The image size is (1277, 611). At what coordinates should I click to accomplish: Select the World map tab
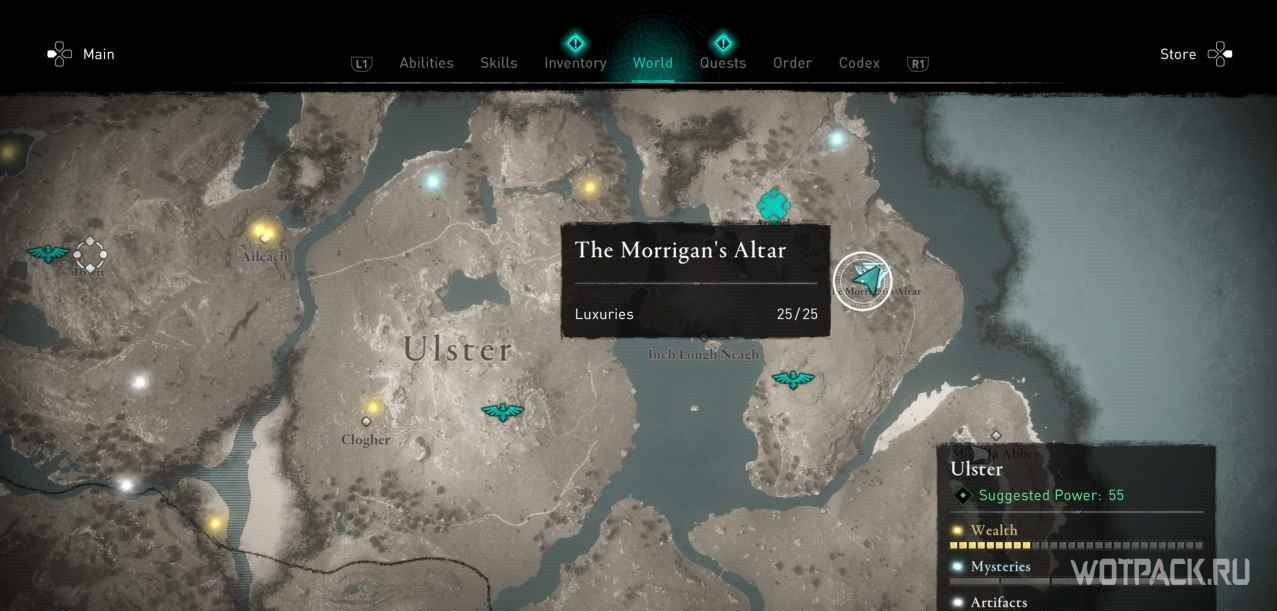click(x=652, y=63)
